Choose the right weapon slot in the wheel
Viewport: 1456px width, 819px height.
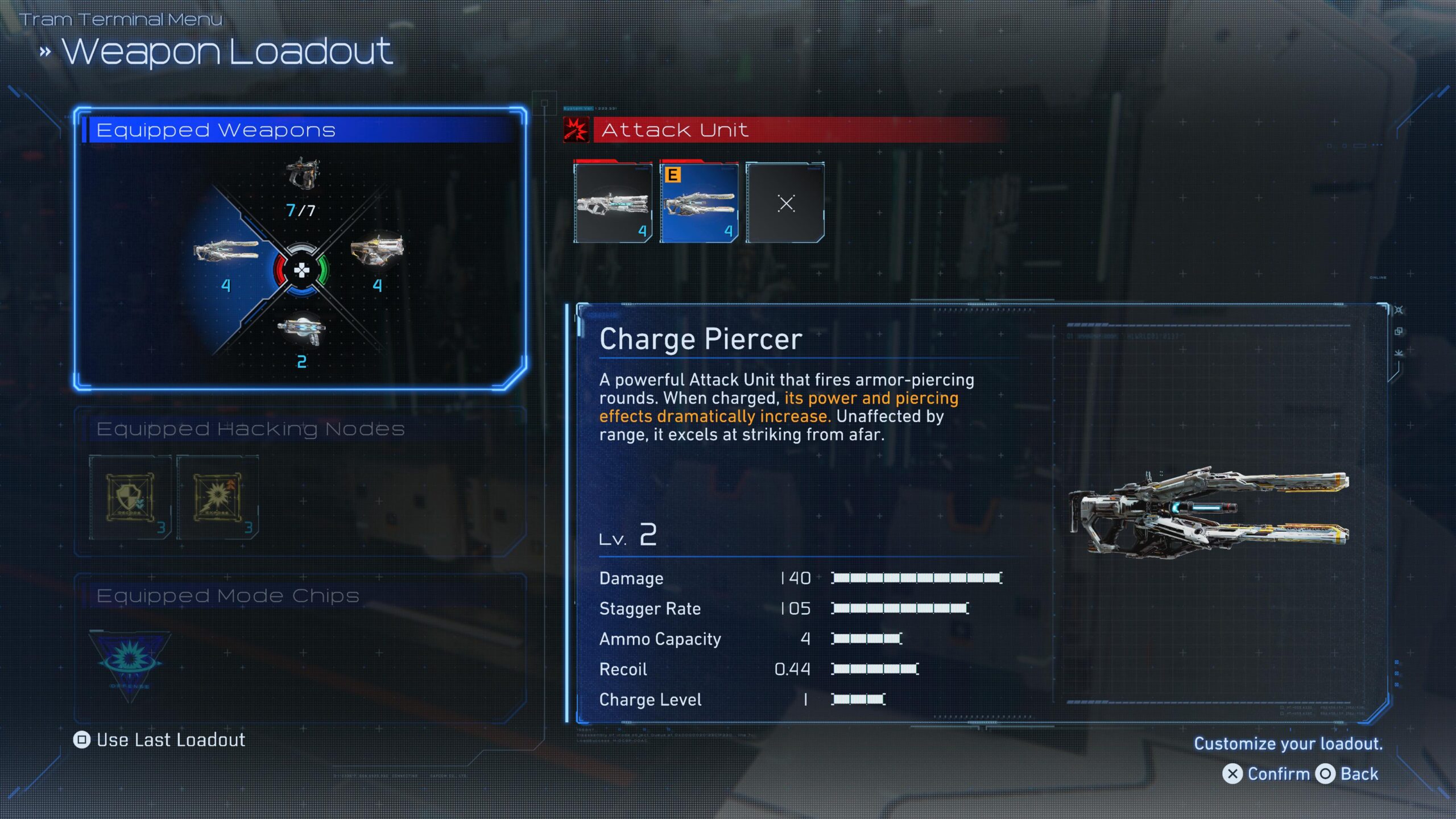pos(377,250)
